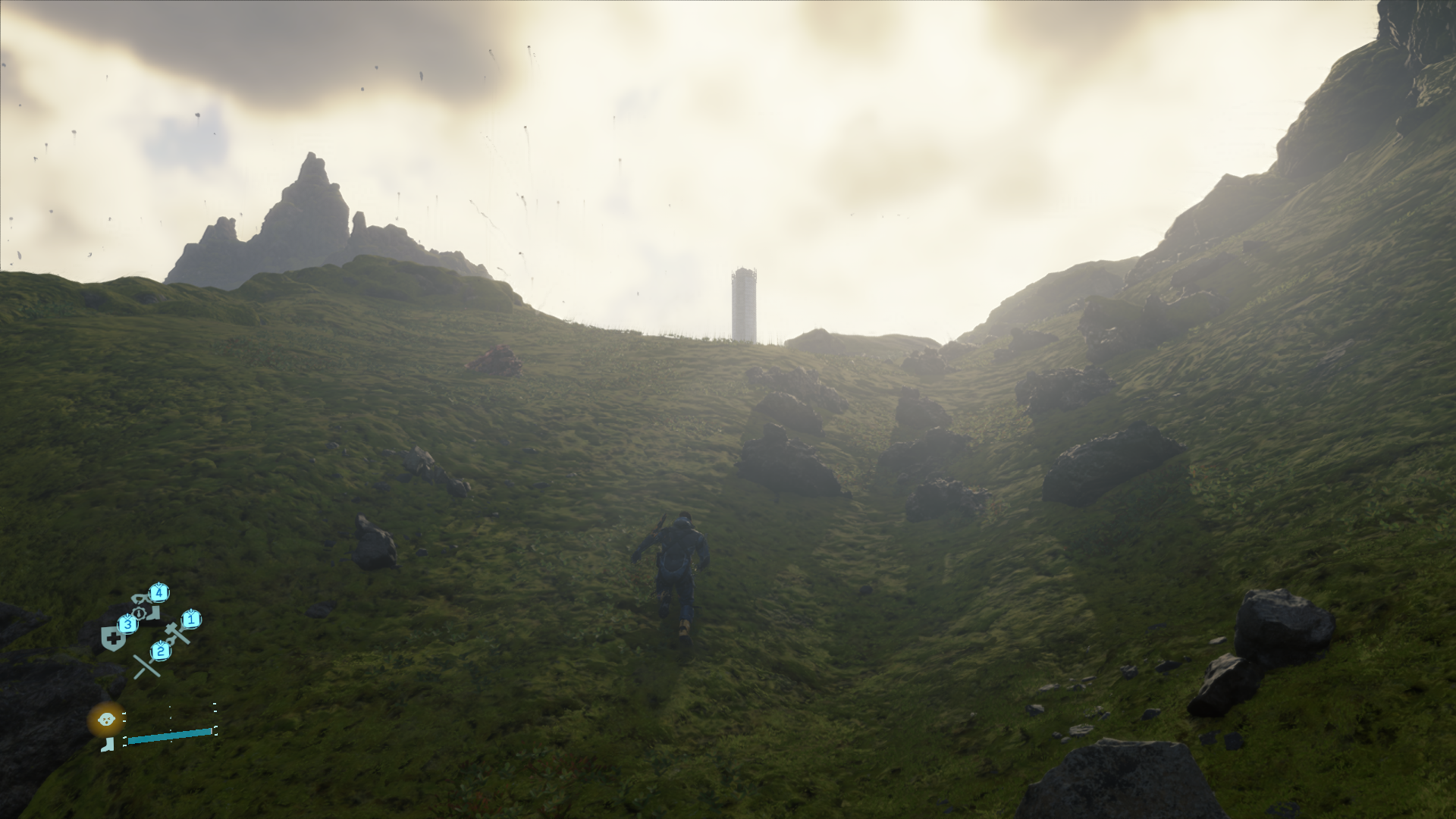This screenshot has height=819, width=1456.
Task: Click the glowing BB pod indicator
Action: point(106,720)
